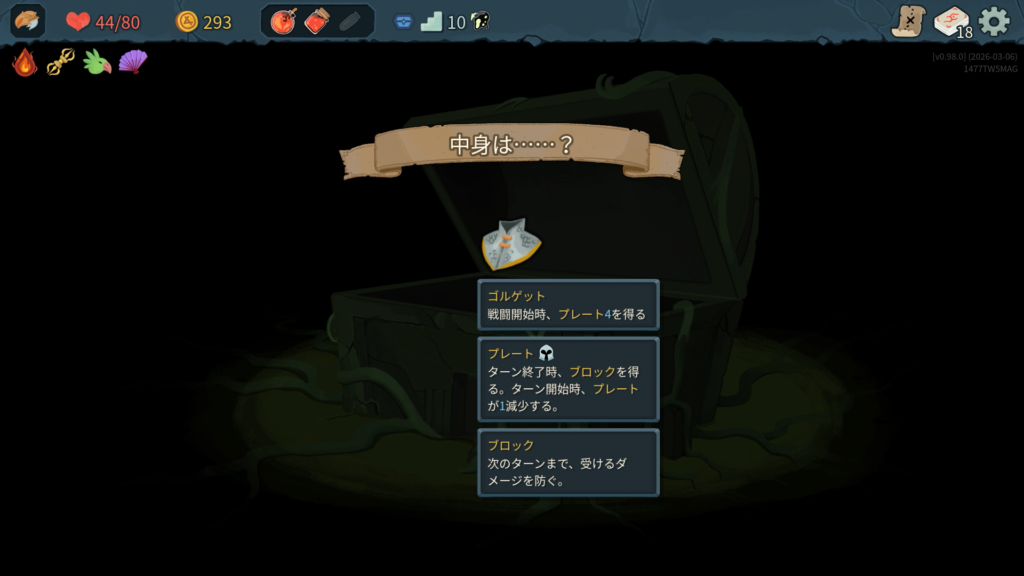1024x576 pixels.
Task: Inspect the purple fan relic
Action: [132, 62]
